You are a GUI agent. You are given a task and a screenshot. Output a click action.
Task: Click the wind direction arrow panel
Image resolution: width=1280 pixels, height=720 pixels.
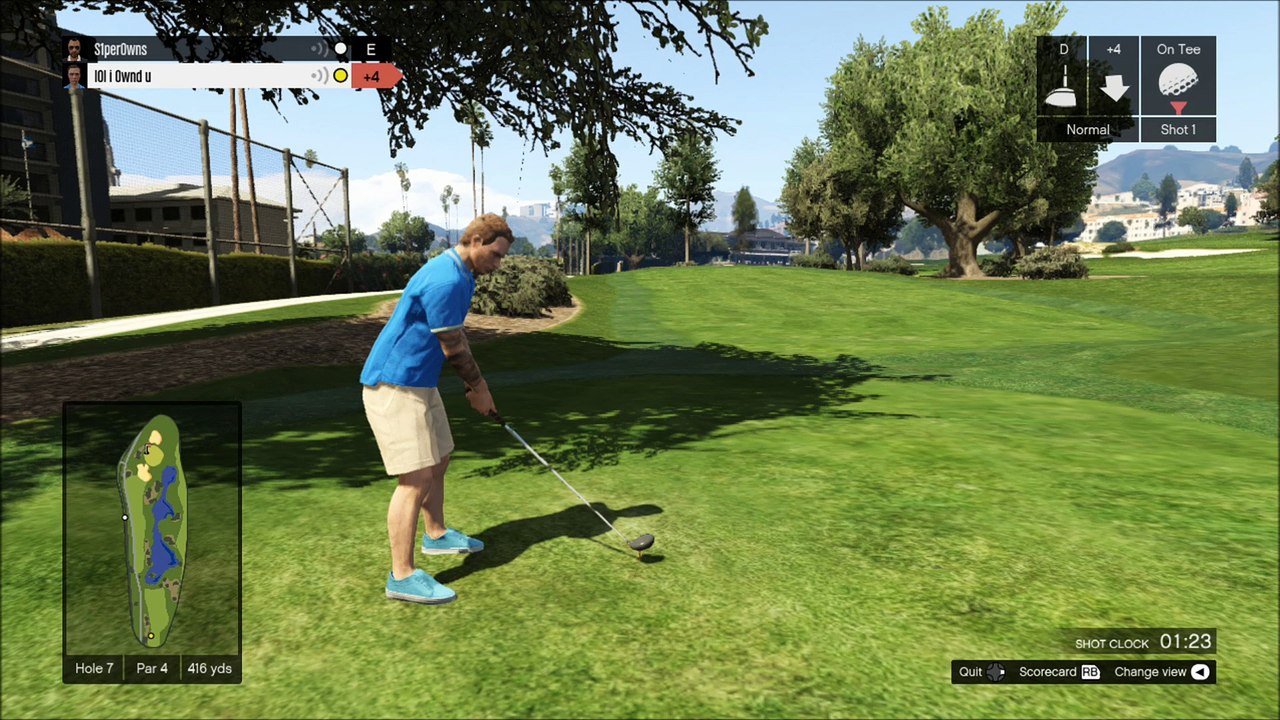[x=1113, y=86]
